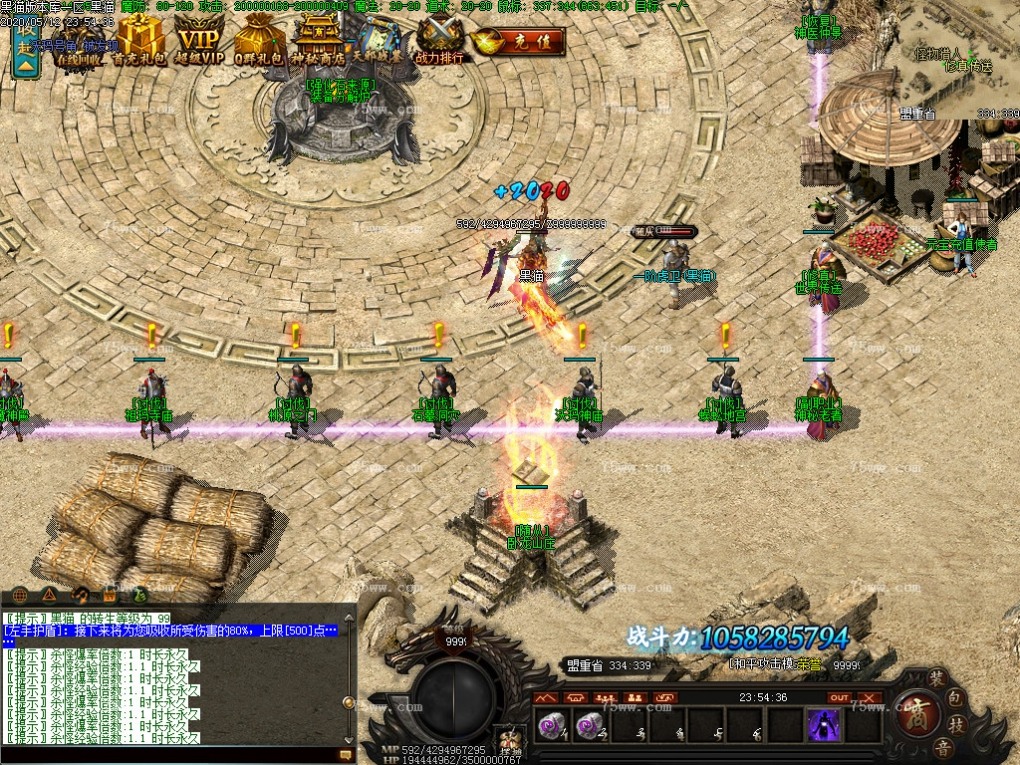The width and height of the screenshot is (1020, 765).
Task: Click the OUT logout button
Action: click(840, 697)
